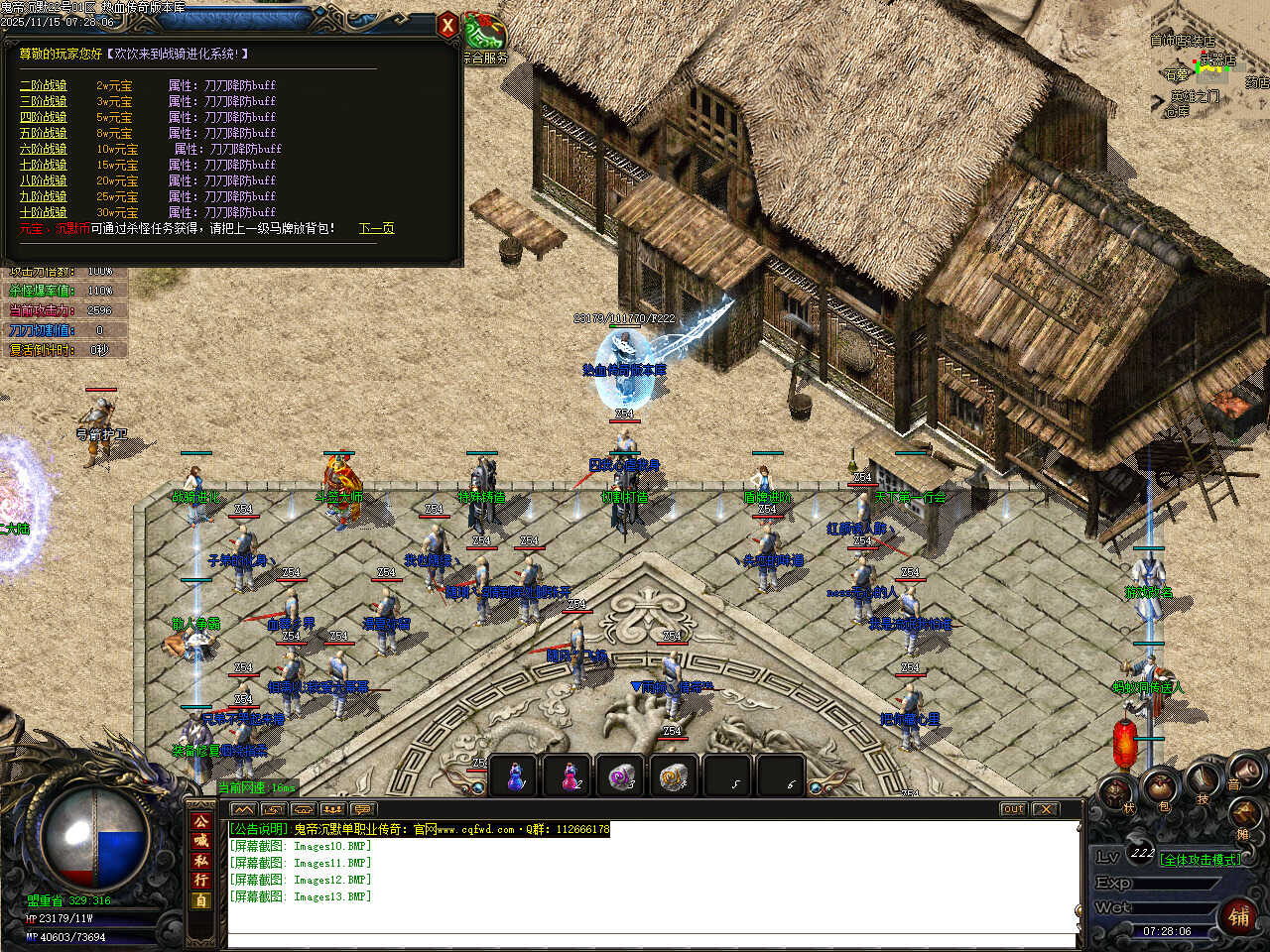Open the bag (包) inventory

1160,787
